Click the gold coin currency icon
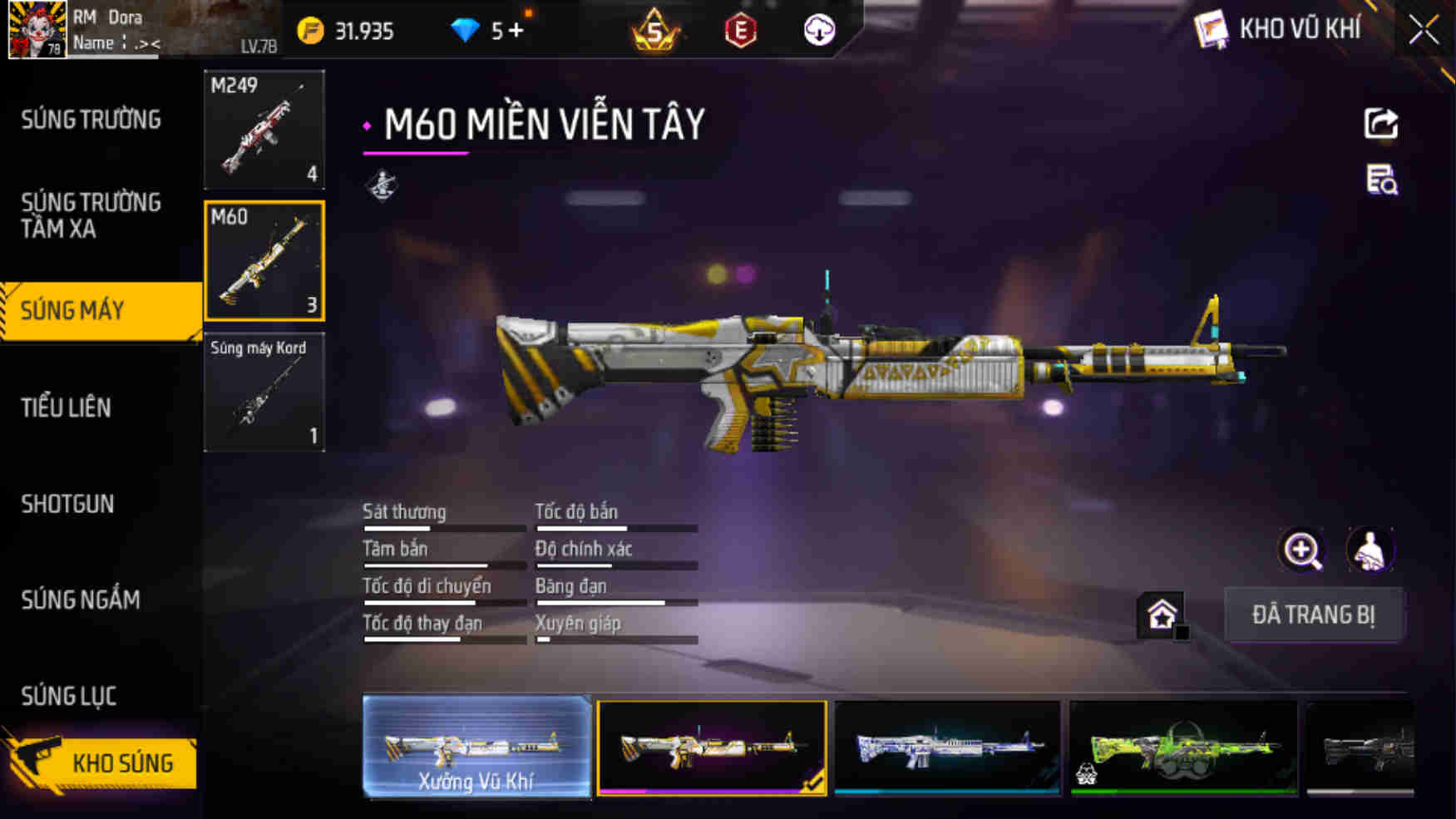Screen dimensions: 1456x819 [311, 30]
